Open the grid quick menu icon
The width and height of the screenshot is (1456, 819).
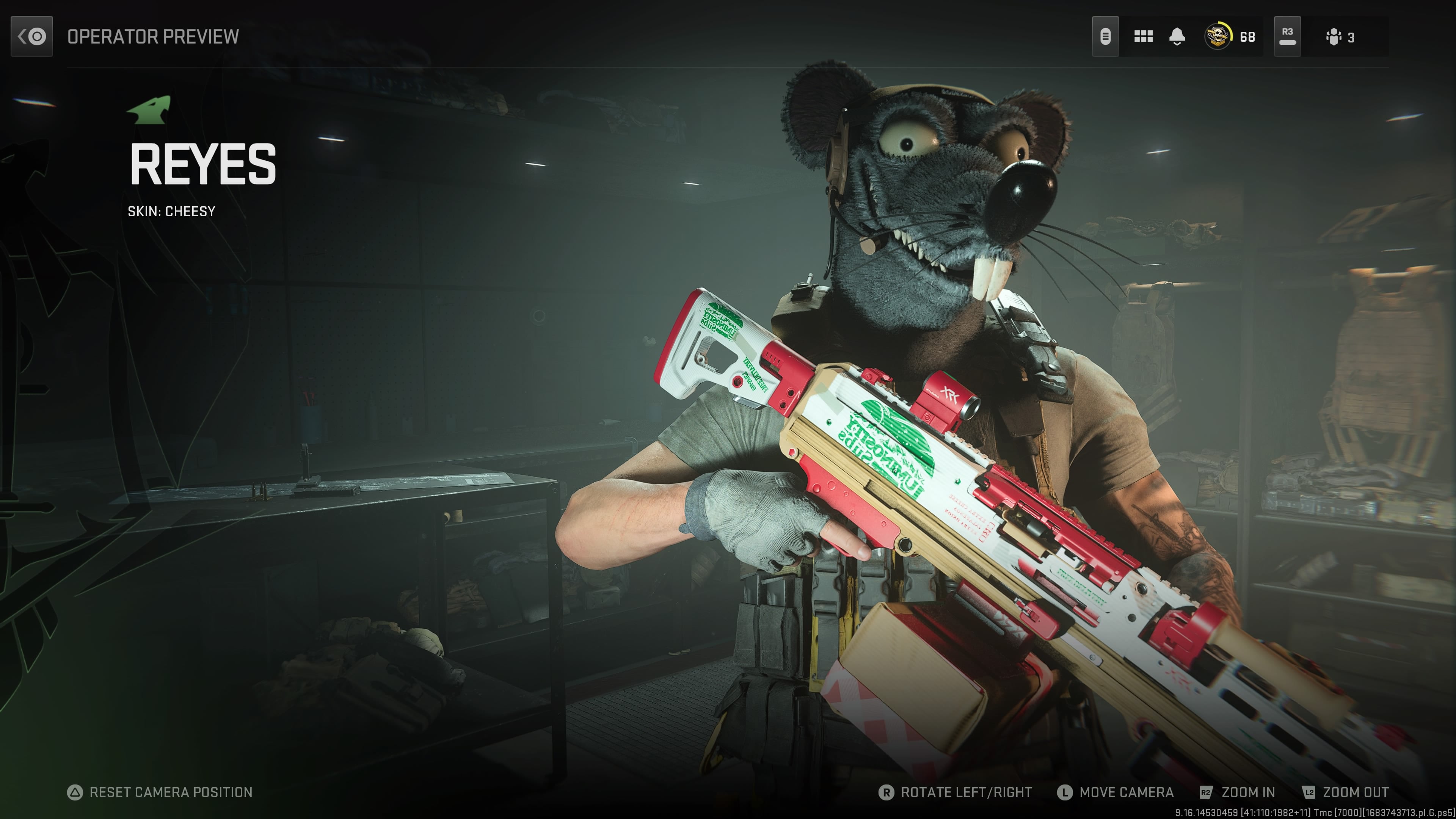click(x=1143, y=37)
